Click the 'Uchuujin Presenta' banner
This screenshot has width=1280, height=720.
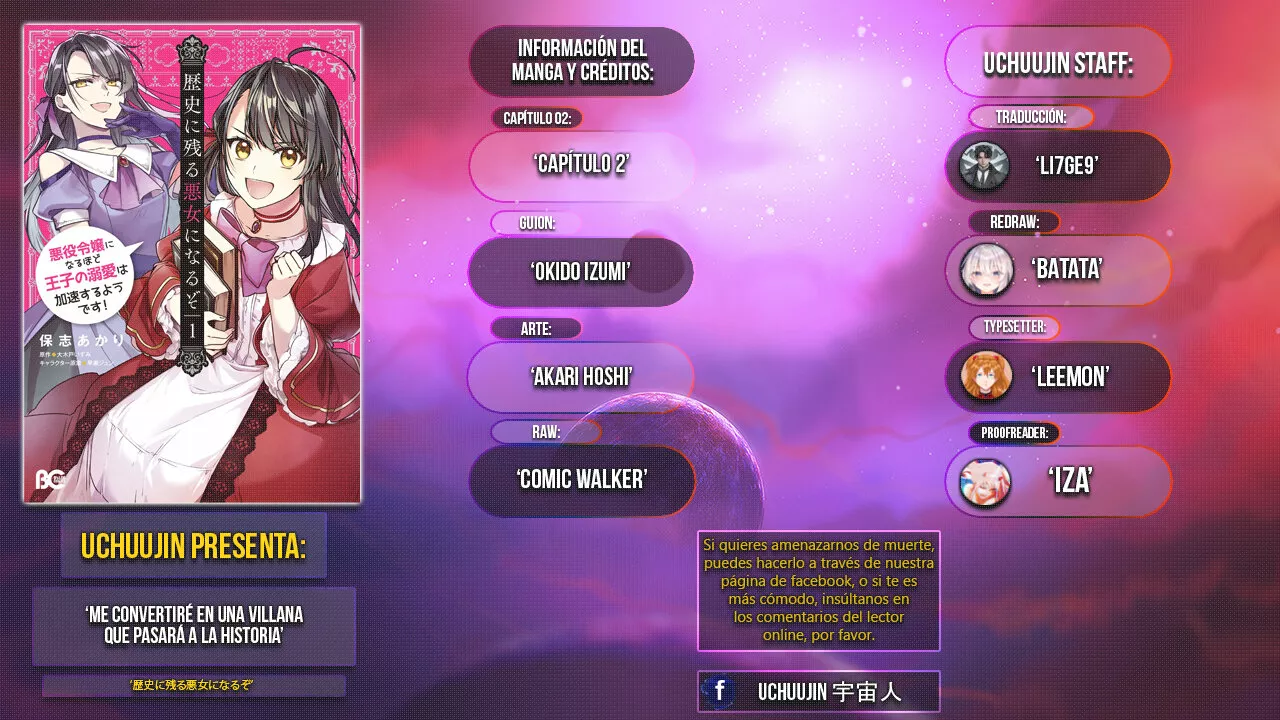[x=194, y=546]
